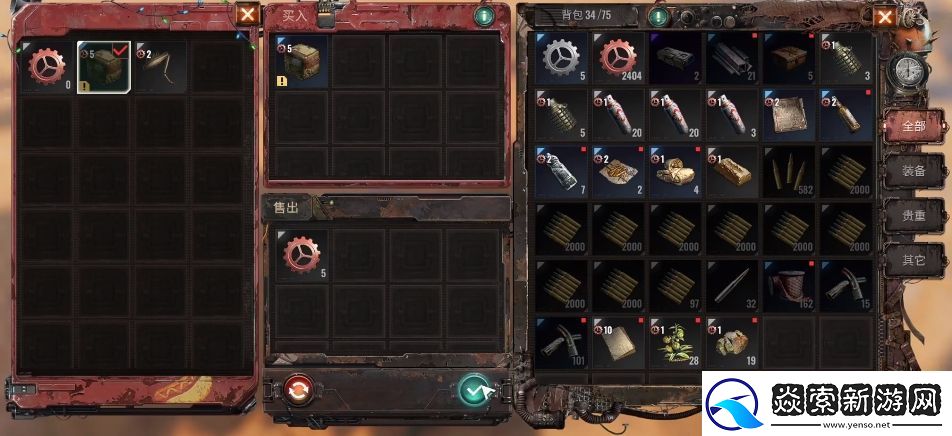Select the loose bullets stack of 582

pos(788,172)
